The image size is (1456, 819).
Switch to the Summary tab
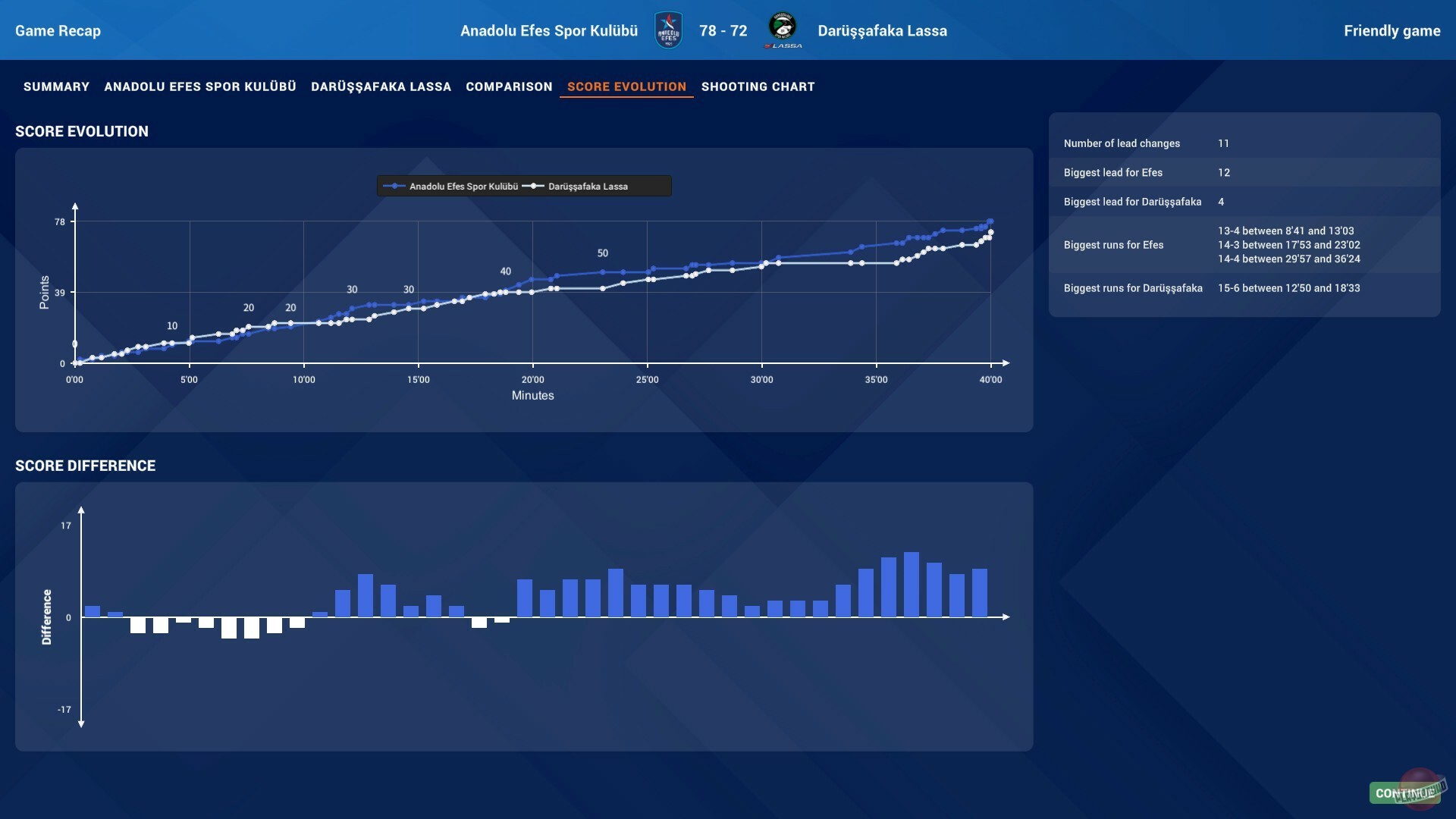click(x=55, y=86)
